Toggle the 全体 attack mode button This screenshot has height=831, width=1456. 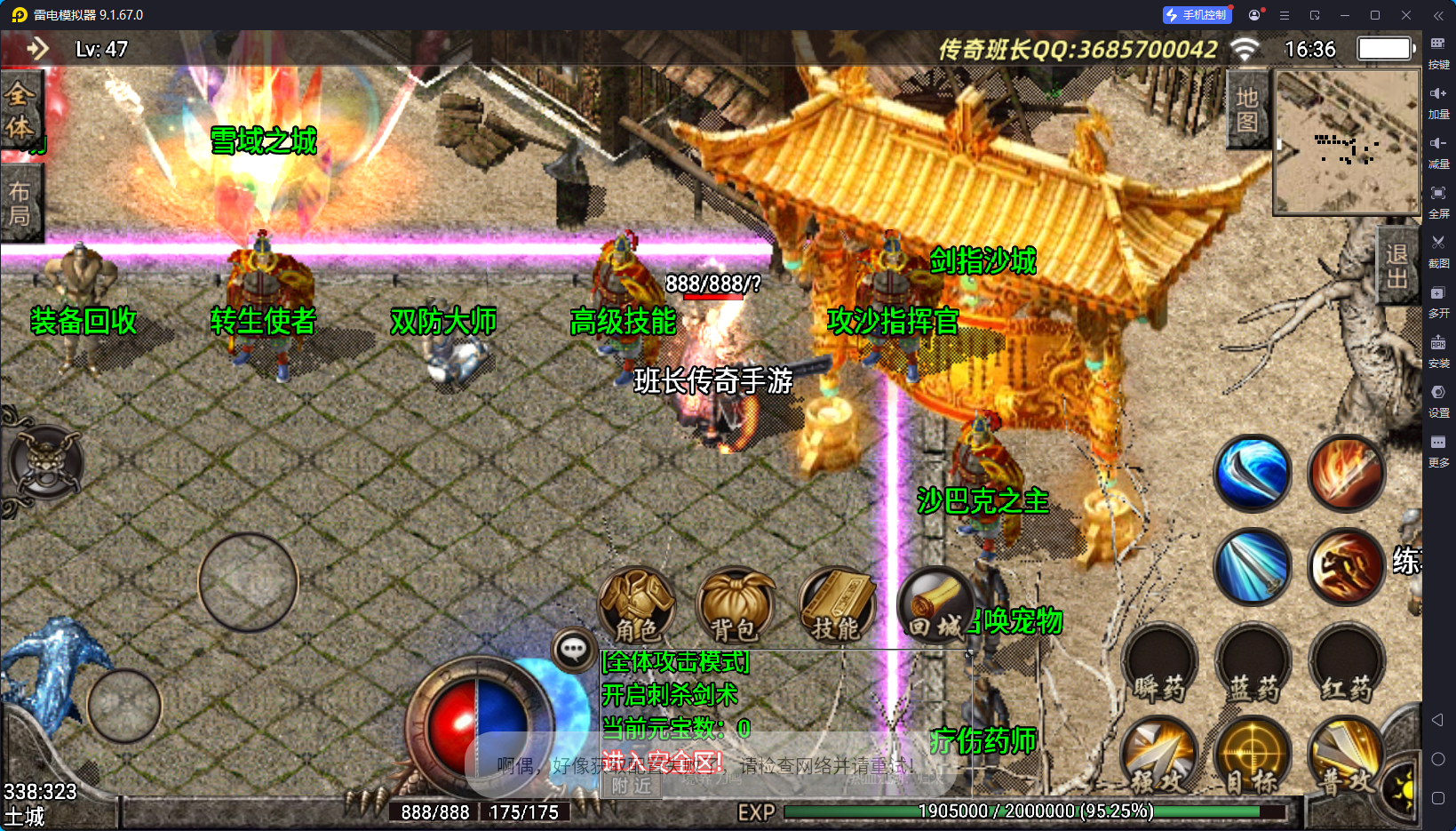coord(20,110)
